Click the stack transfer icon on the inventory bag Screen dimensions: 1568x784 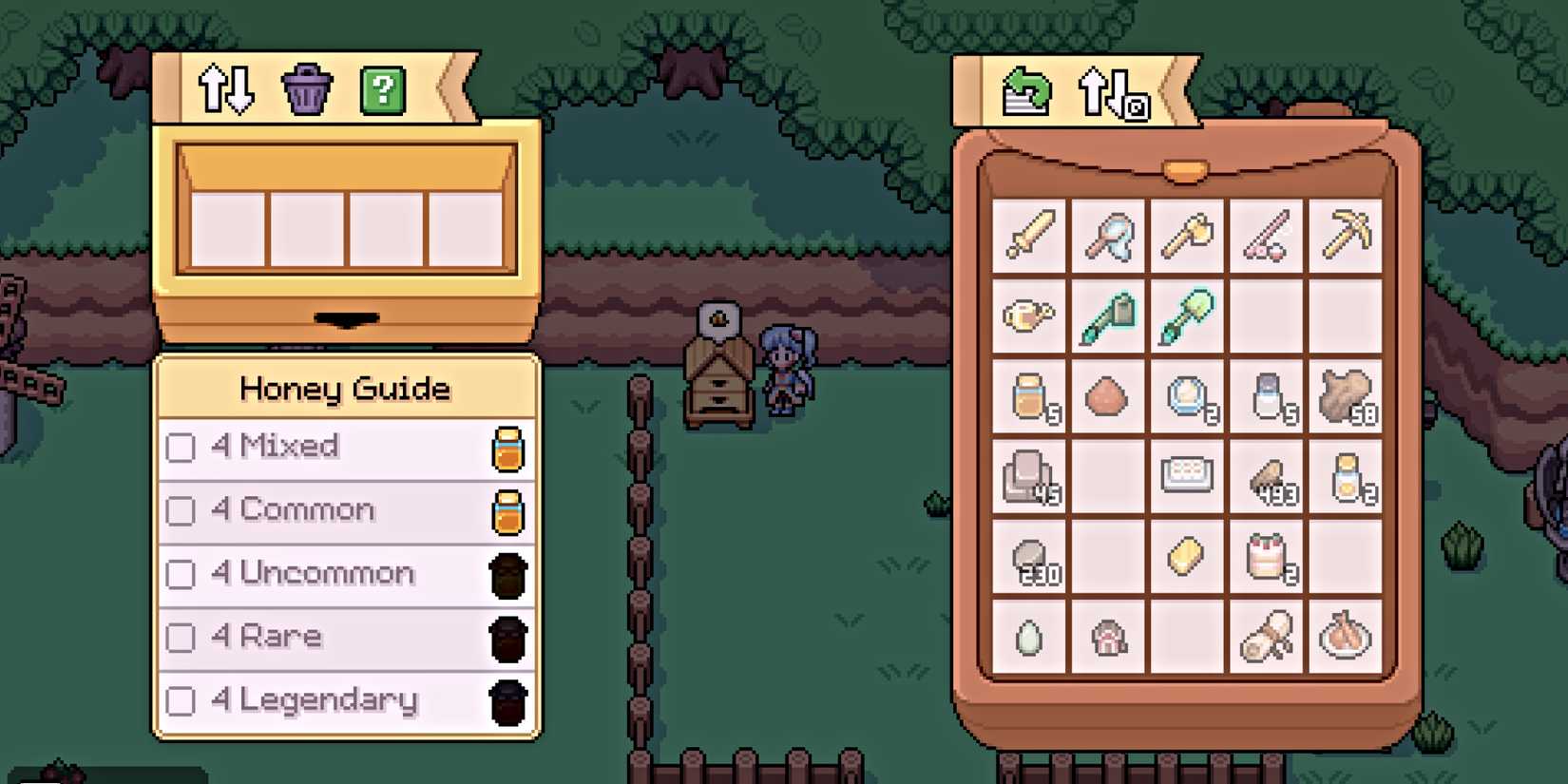[x=1028, y=91]
